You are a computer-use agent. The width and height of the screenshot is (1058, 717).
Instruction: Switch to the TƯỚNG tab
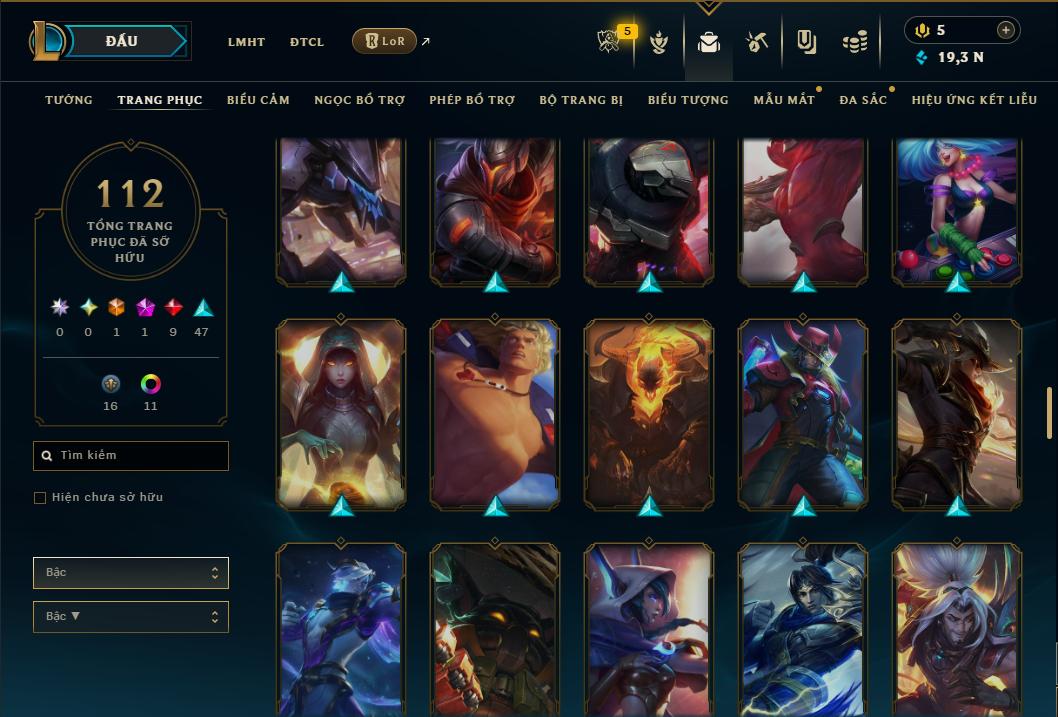click(x=69, y=100)
